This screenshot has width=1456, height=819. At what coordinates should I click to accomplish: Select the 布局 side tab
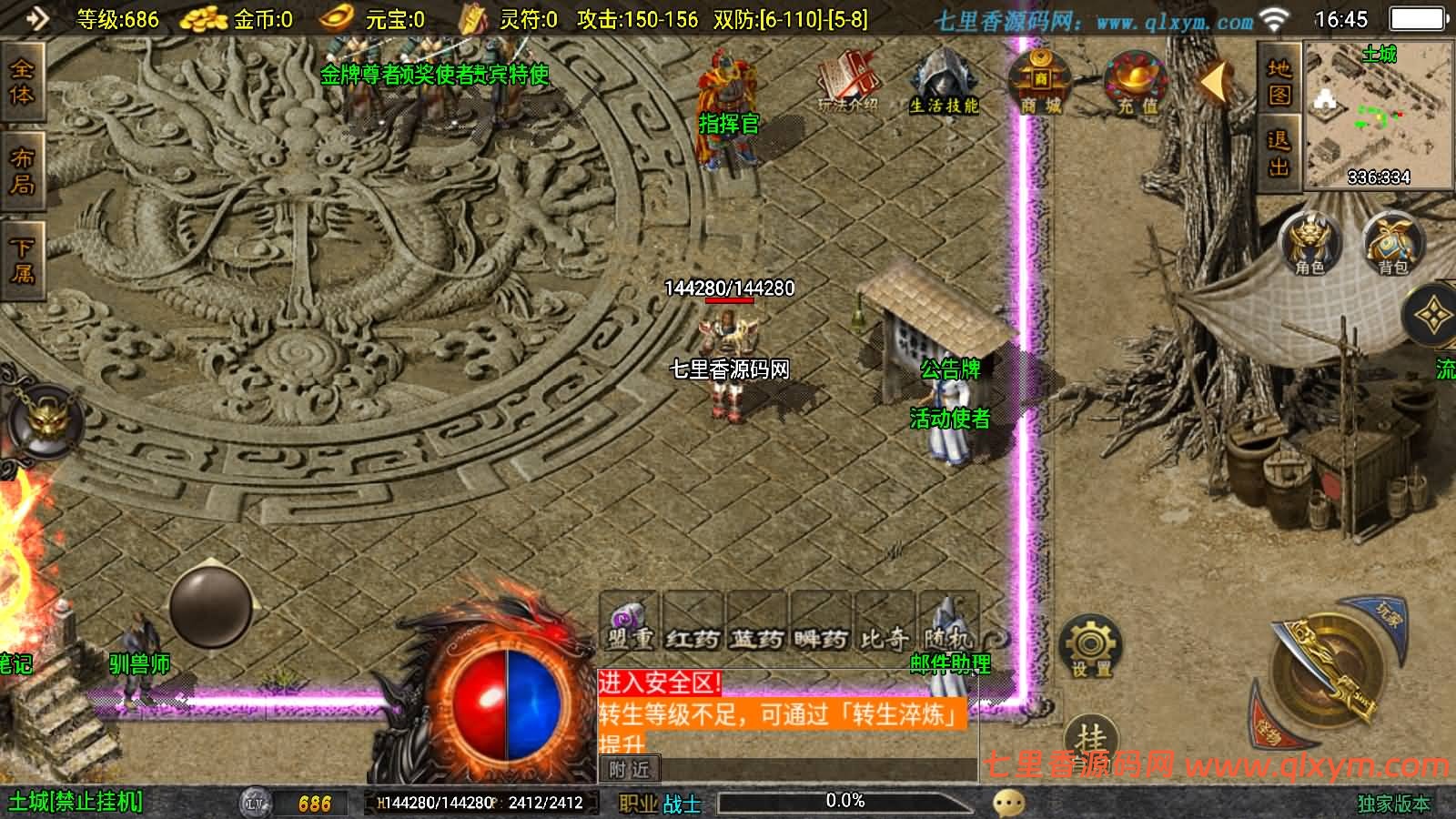click(22, 171)
